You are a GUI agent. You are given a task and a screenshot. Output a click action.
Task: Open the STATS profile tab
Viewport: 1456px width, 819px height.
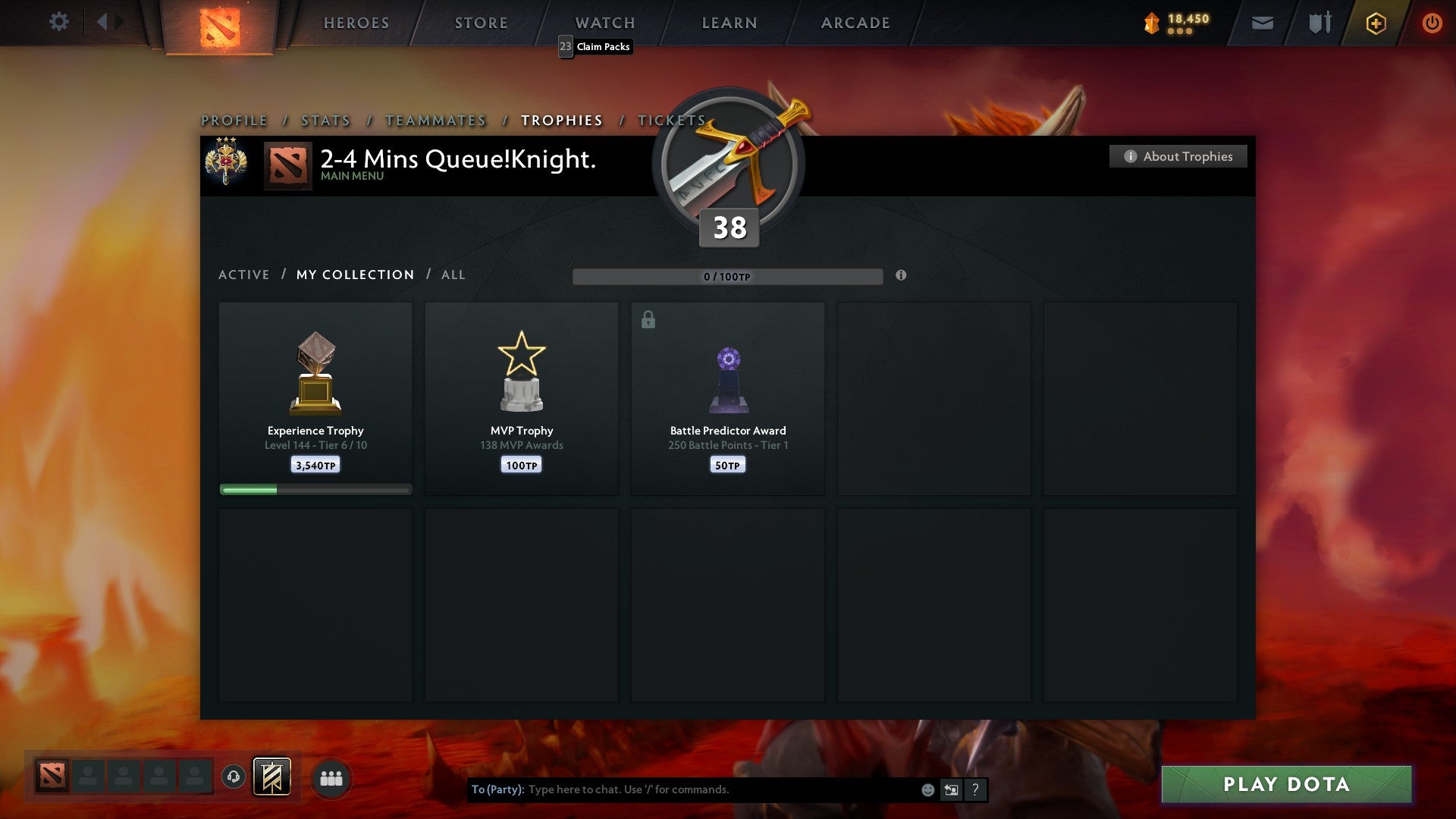tap(325, 120)
